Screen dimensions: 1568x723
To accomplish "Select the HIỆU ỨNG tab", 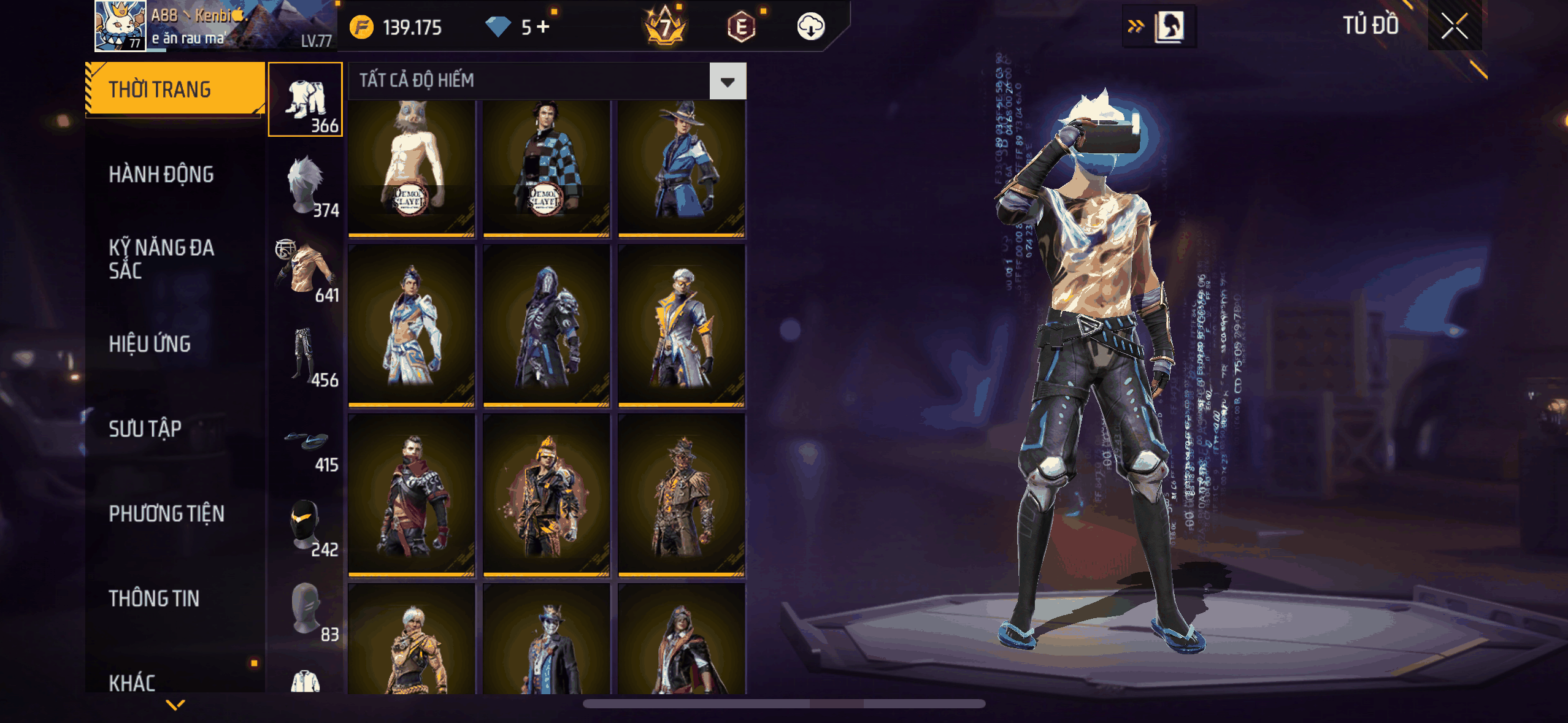I will (x=150, y=344).
